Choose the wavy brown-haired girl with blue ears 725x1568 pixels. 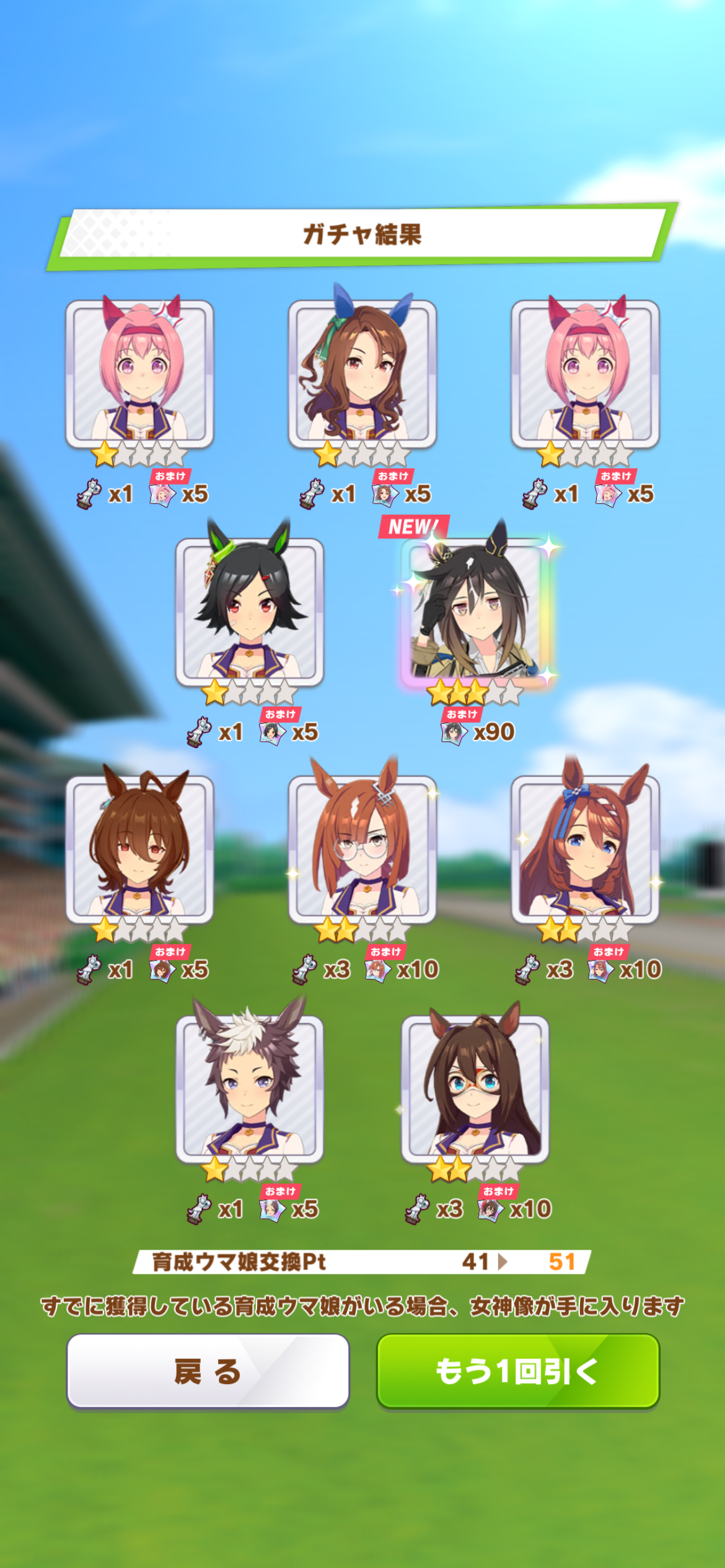(362, 373)
